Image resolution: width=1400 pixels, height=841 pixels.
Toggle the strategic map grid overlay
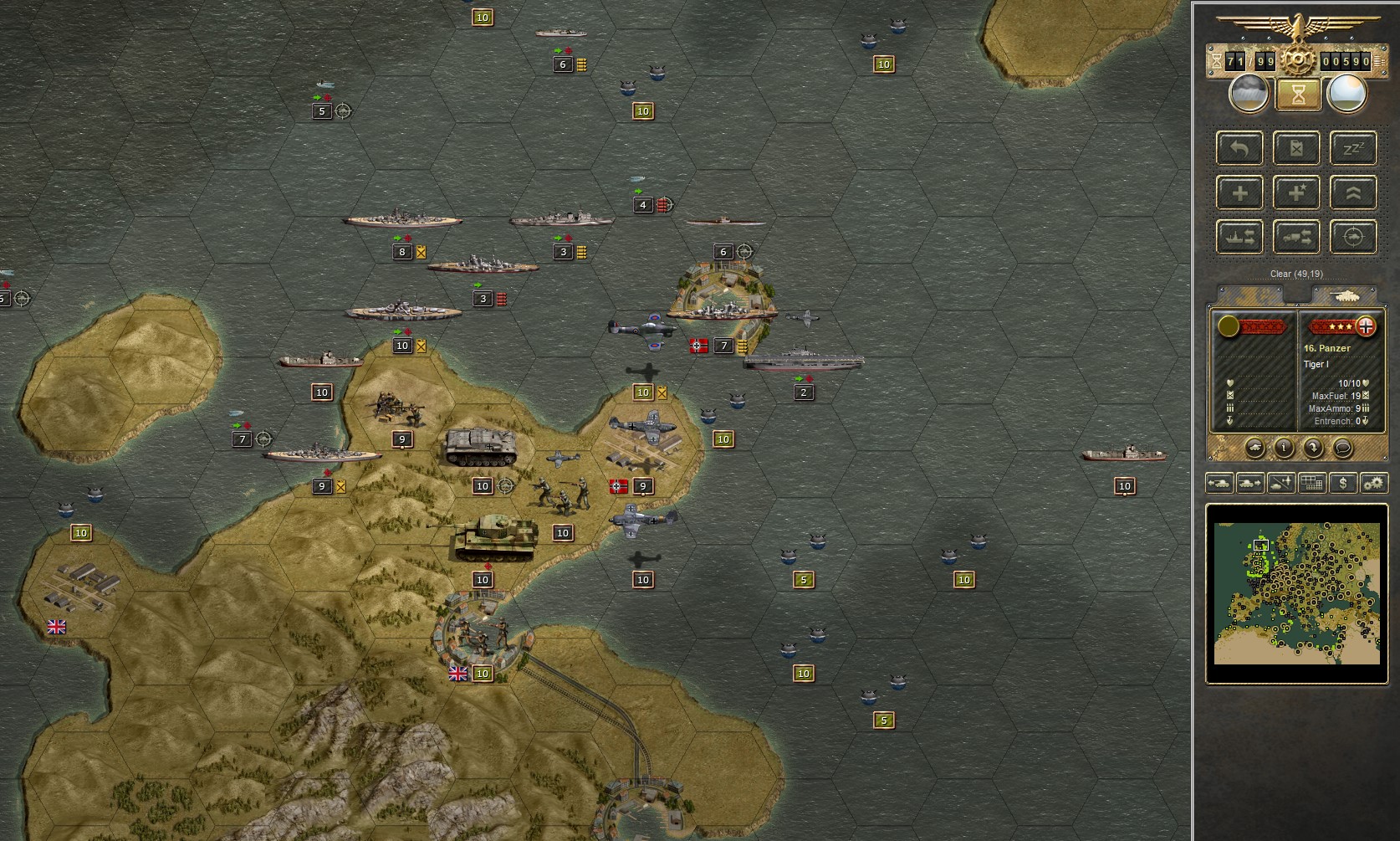1311,483
